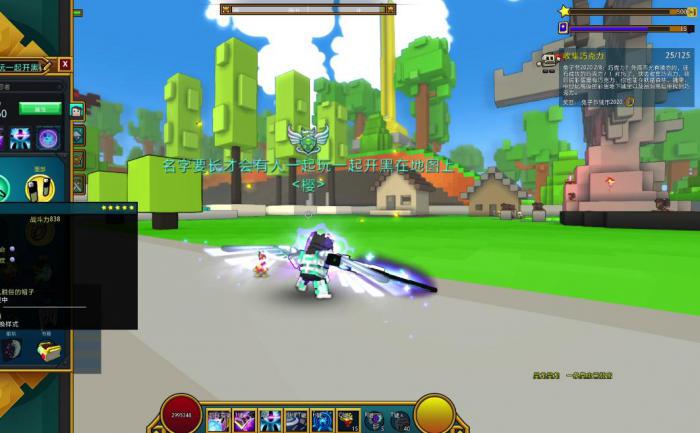The height and width of the screenshot is (433, 700).
Task: Activate the purple slash ability in the hotbar
Action: pyautogui.click(x=244, y=420)
